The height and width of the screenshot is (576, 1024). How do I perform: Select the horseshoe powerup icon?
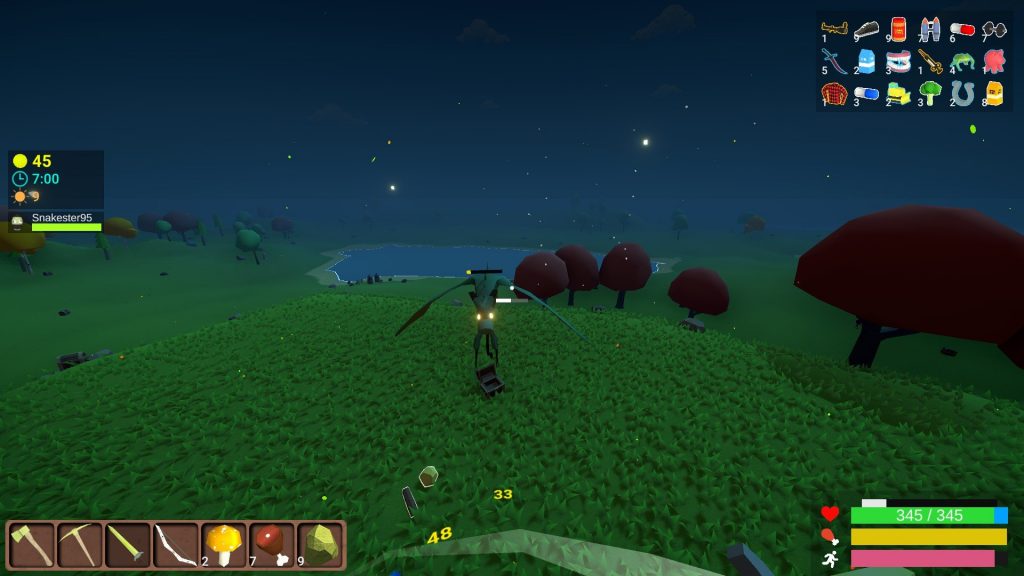tap(962, 93)
